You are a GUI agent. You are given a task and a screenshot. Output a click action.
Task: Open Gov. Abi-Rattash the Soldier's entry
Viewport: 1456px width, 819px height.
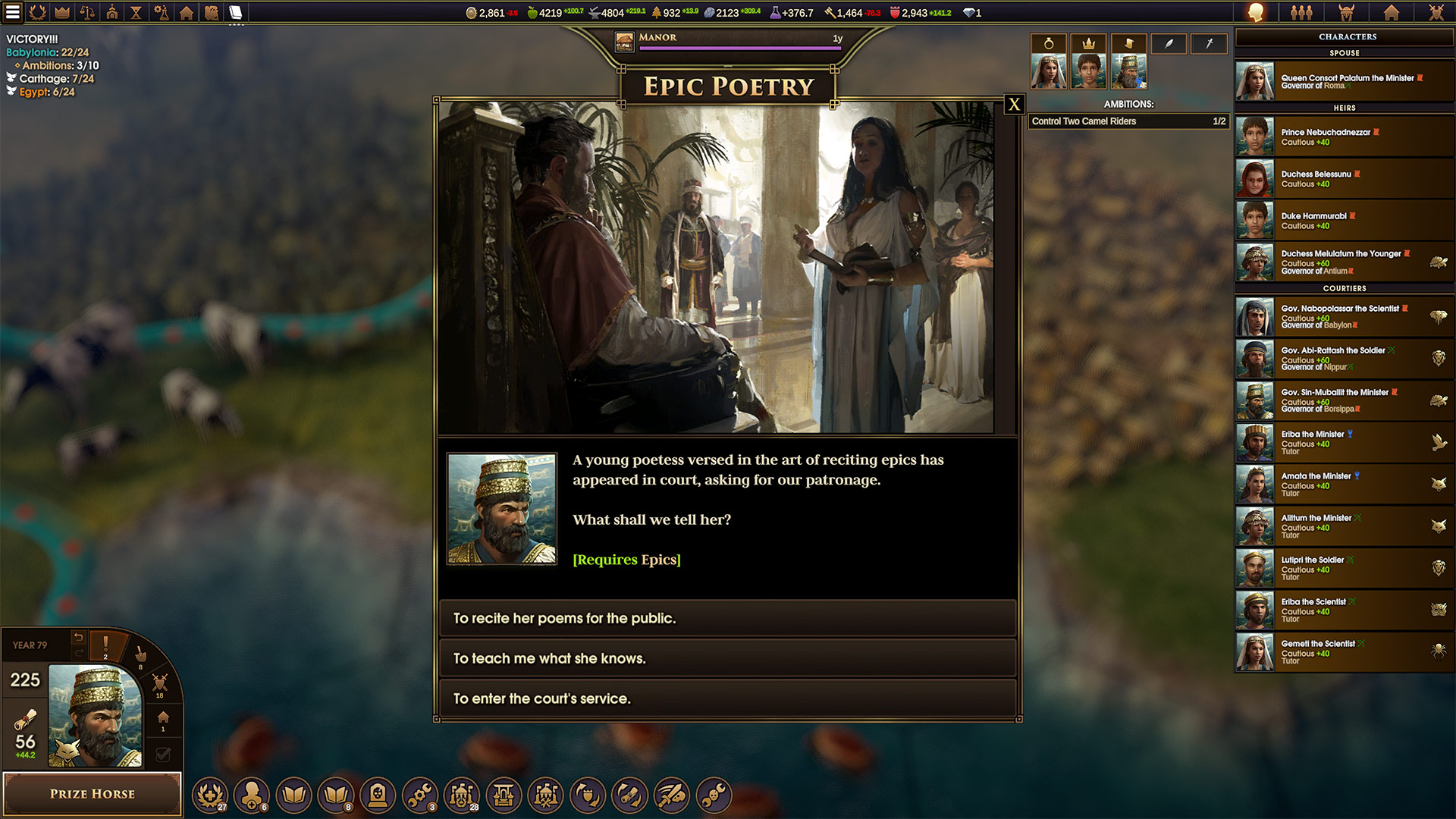(1344, 358)
